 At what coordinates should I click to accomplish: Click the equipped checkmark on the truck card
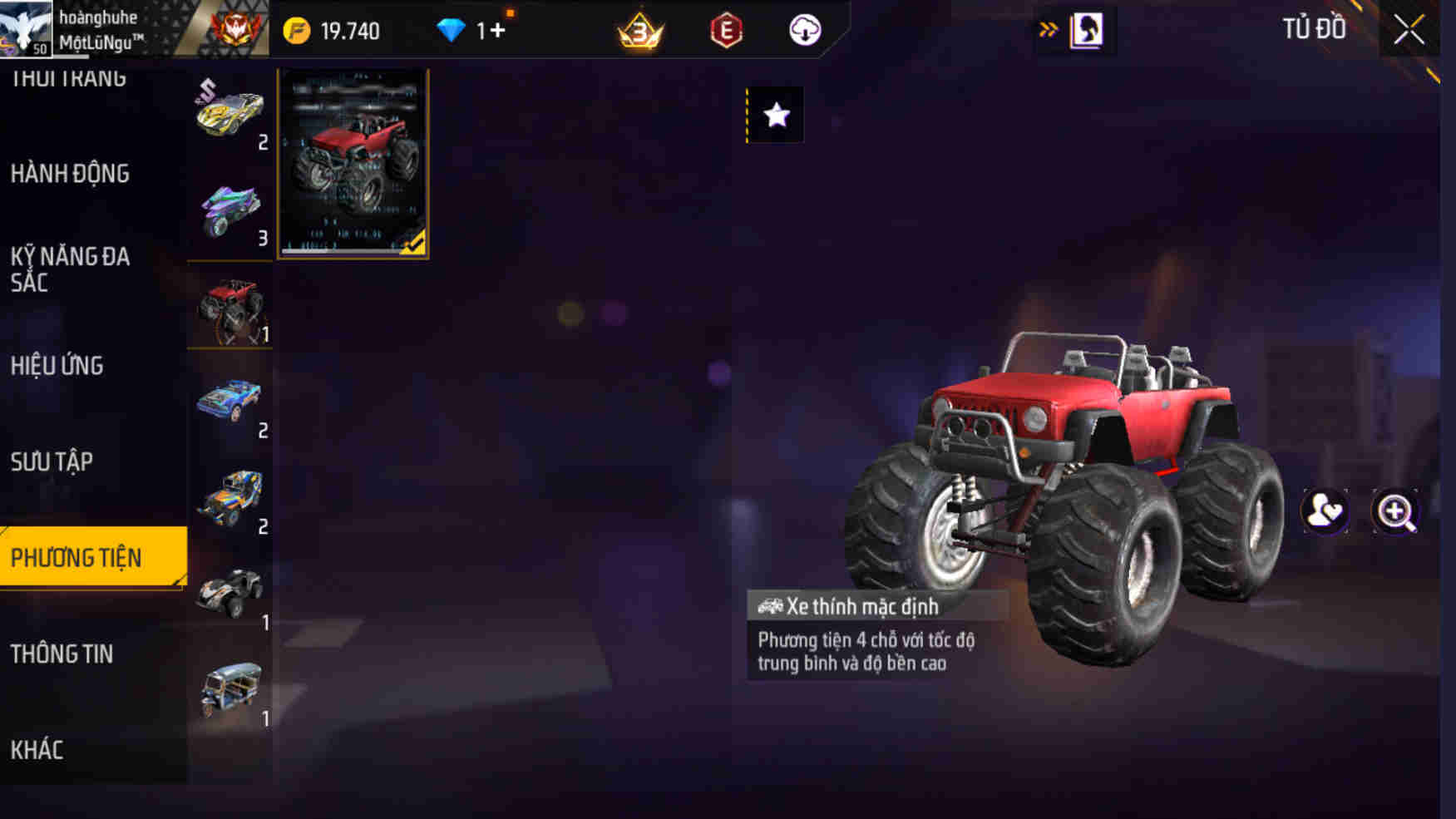coord(412,244)
